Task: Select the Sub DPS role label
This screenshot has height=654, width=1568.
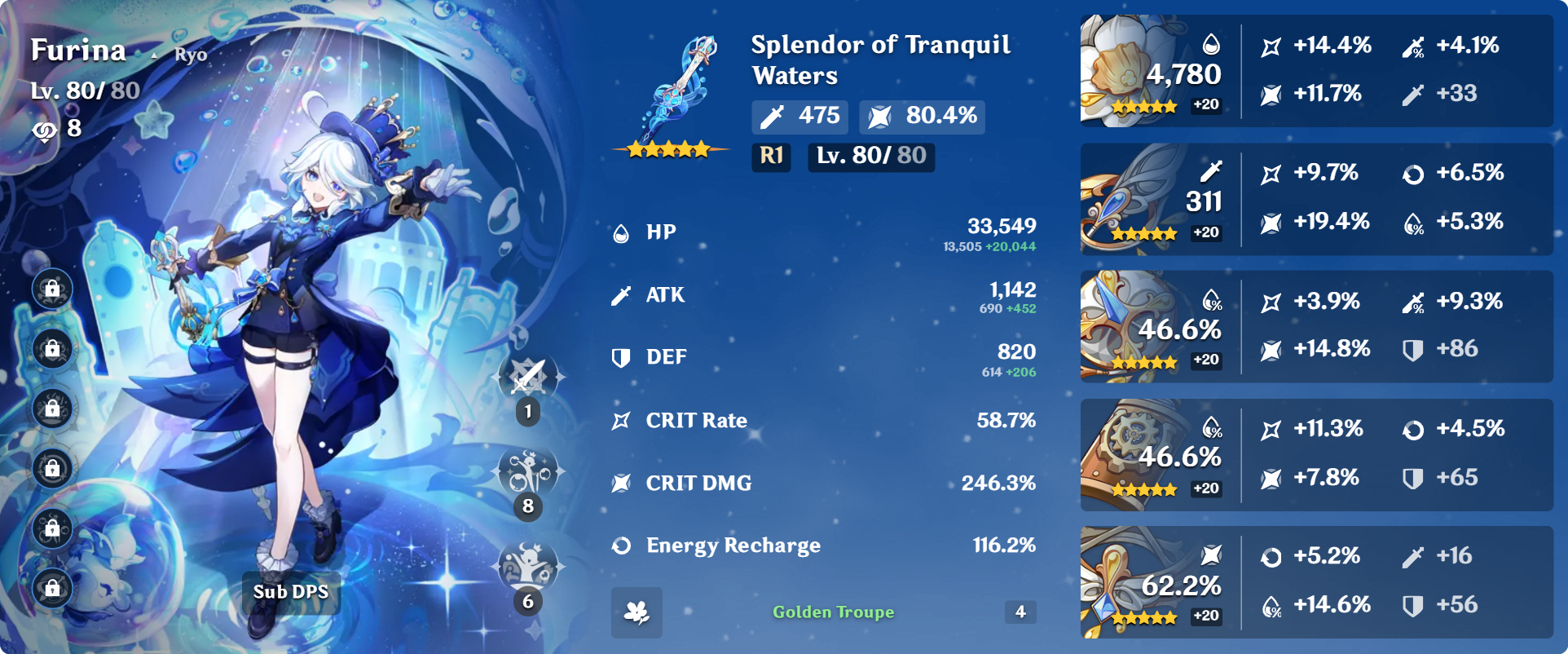Action: click(291, 592)
